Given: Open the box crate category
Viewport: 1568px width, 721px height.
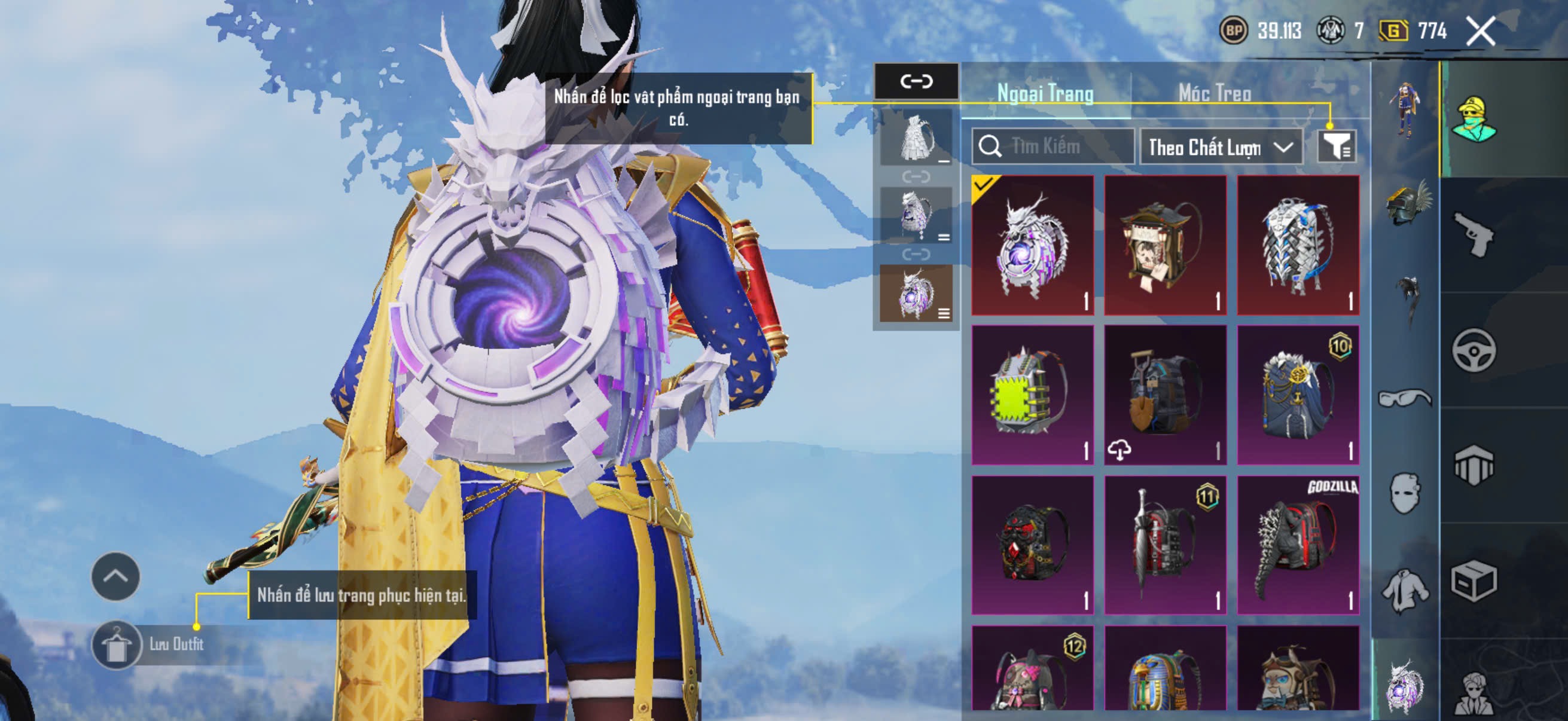Looking at the screenshot, I should tap(1474, 581).
